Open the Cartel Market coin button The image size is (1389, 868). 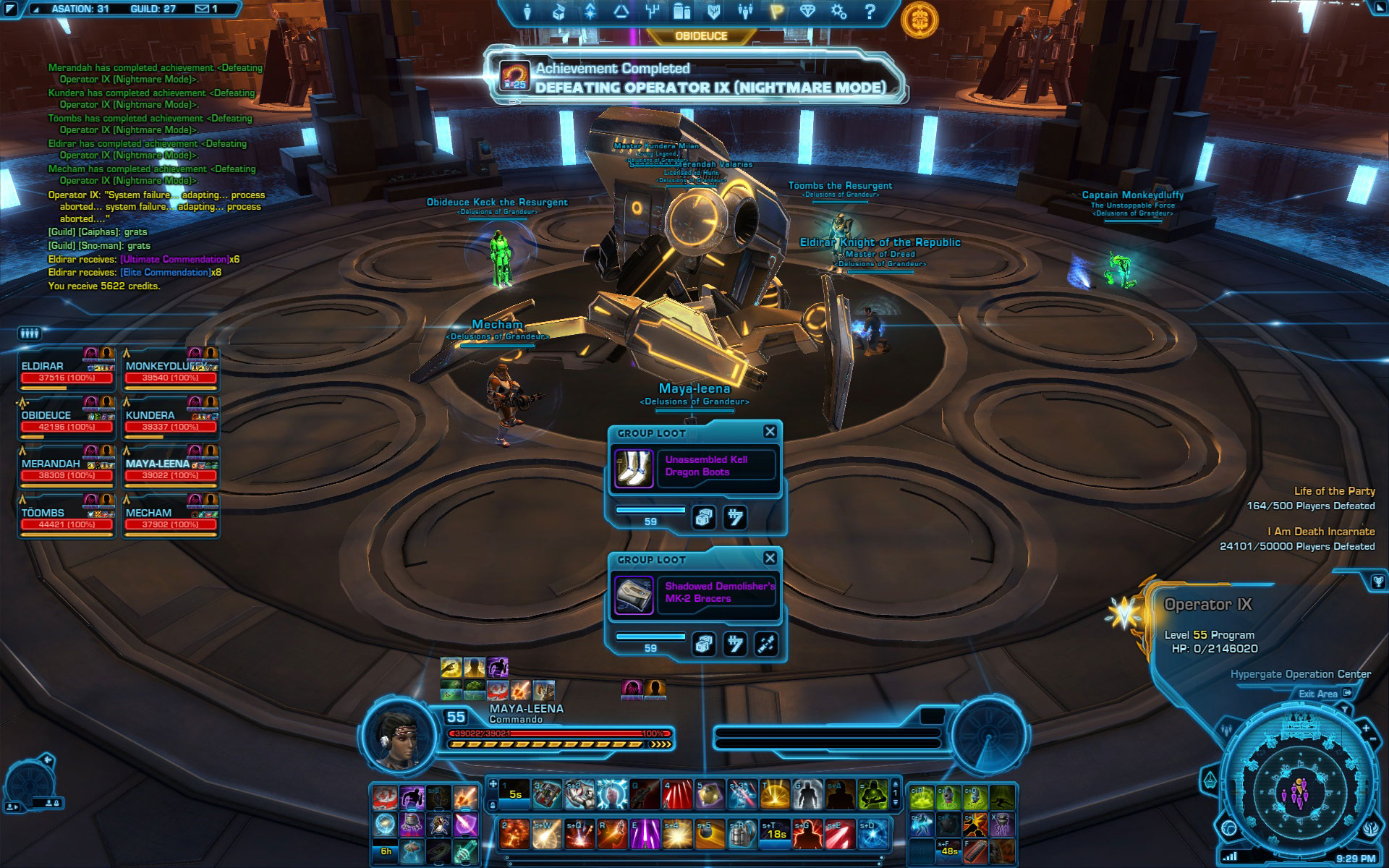[919, 19]
